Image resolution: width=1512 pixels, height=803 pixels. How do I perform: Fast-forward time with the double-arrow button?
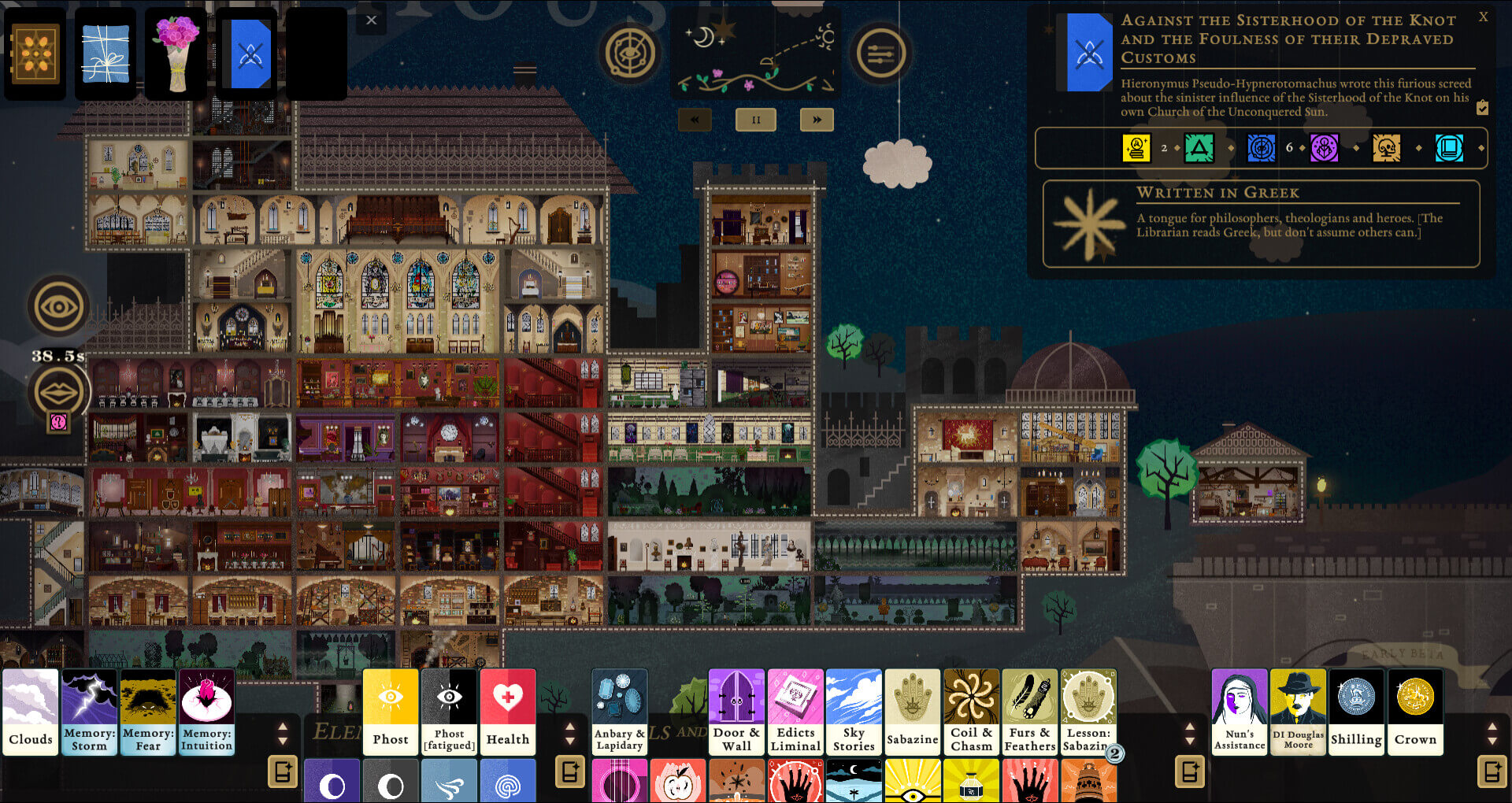817,120
